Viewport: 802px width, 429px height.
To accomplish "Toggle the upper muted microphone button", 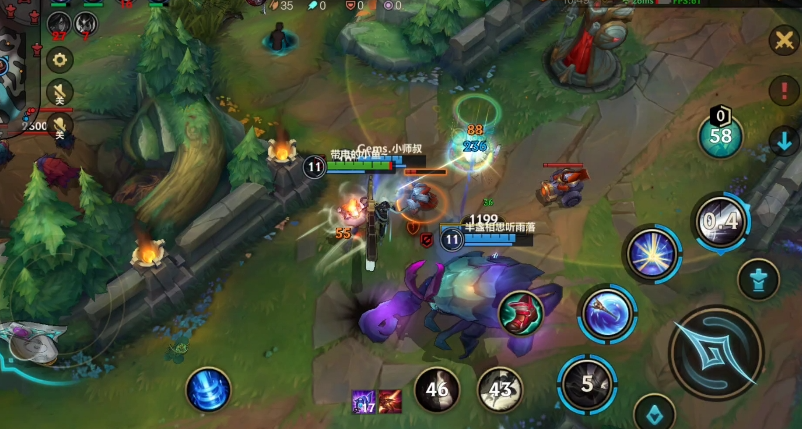I will [60, 96].
